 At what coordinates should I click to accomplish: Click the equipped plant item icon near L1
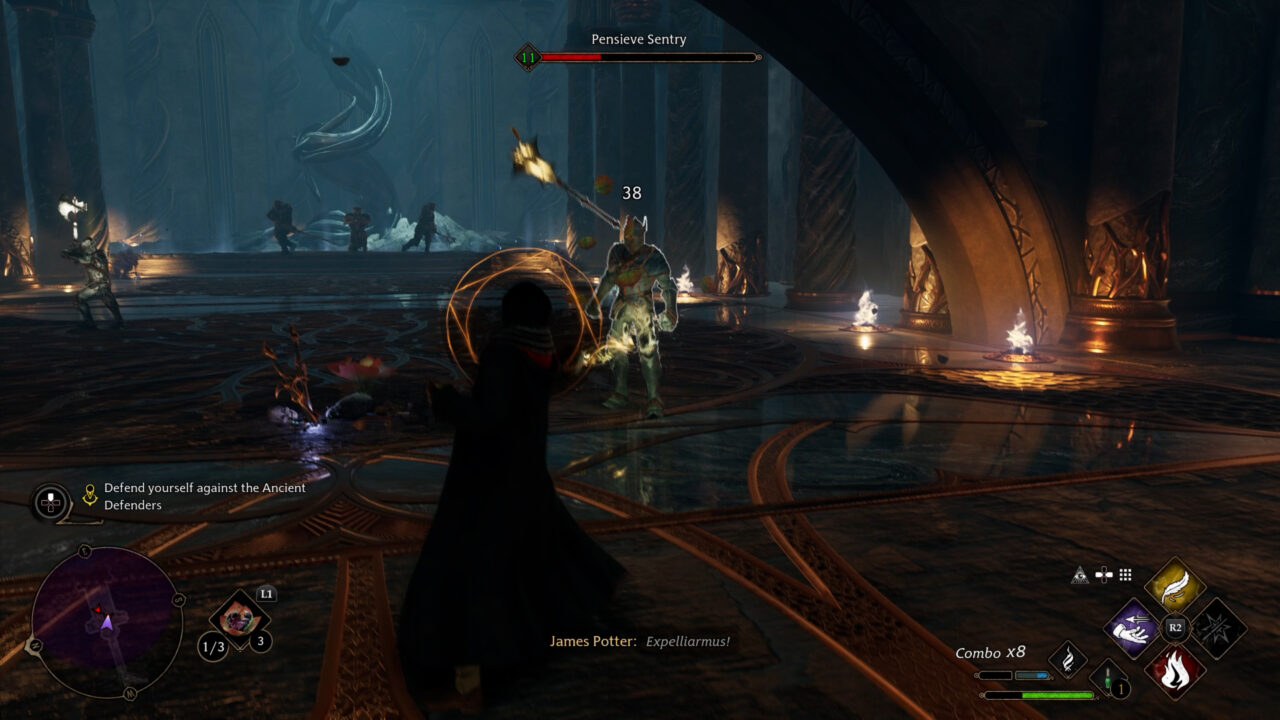click(x=238, y=618)
